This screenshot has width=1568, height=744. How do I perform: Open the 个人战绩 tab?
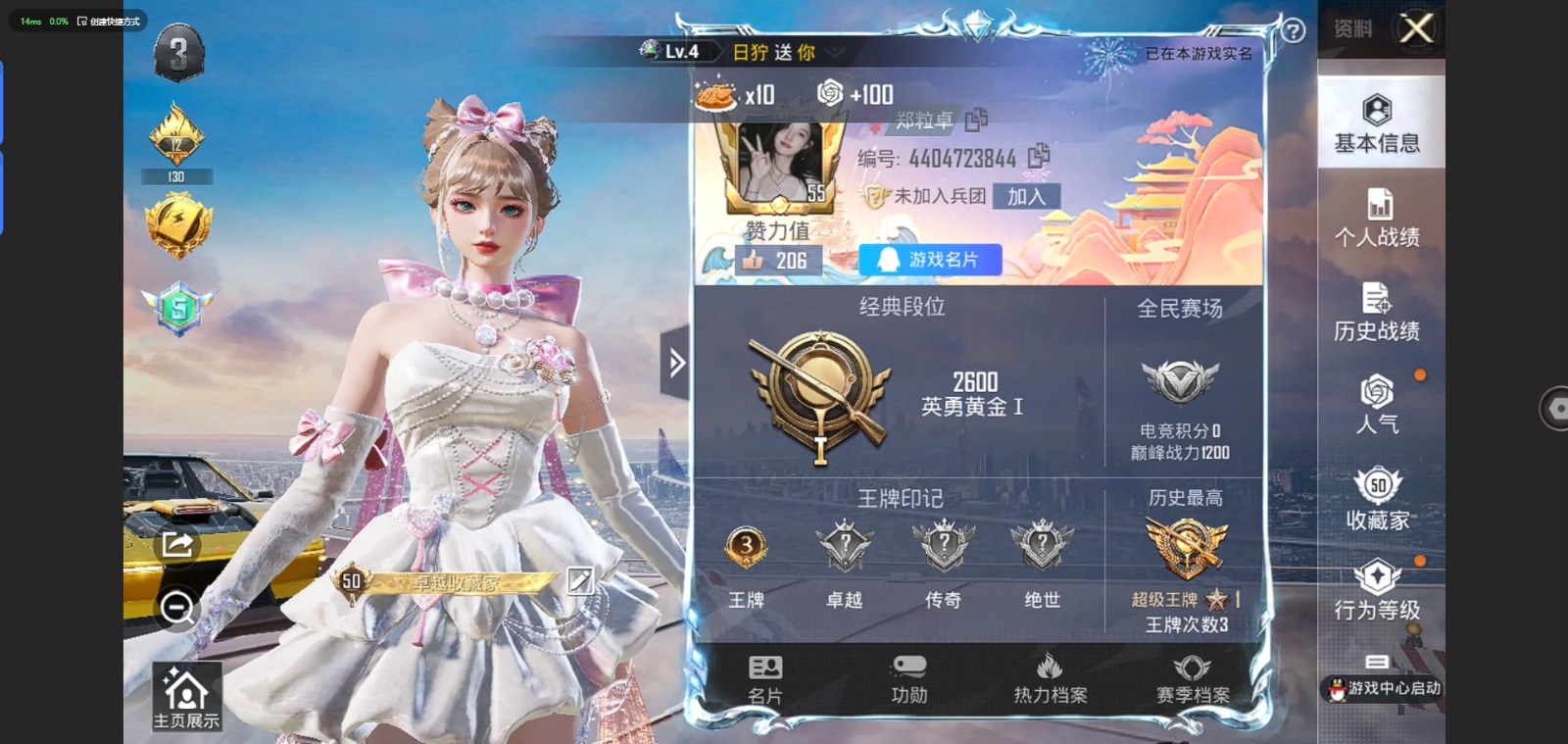click(x=1377, y=218)
